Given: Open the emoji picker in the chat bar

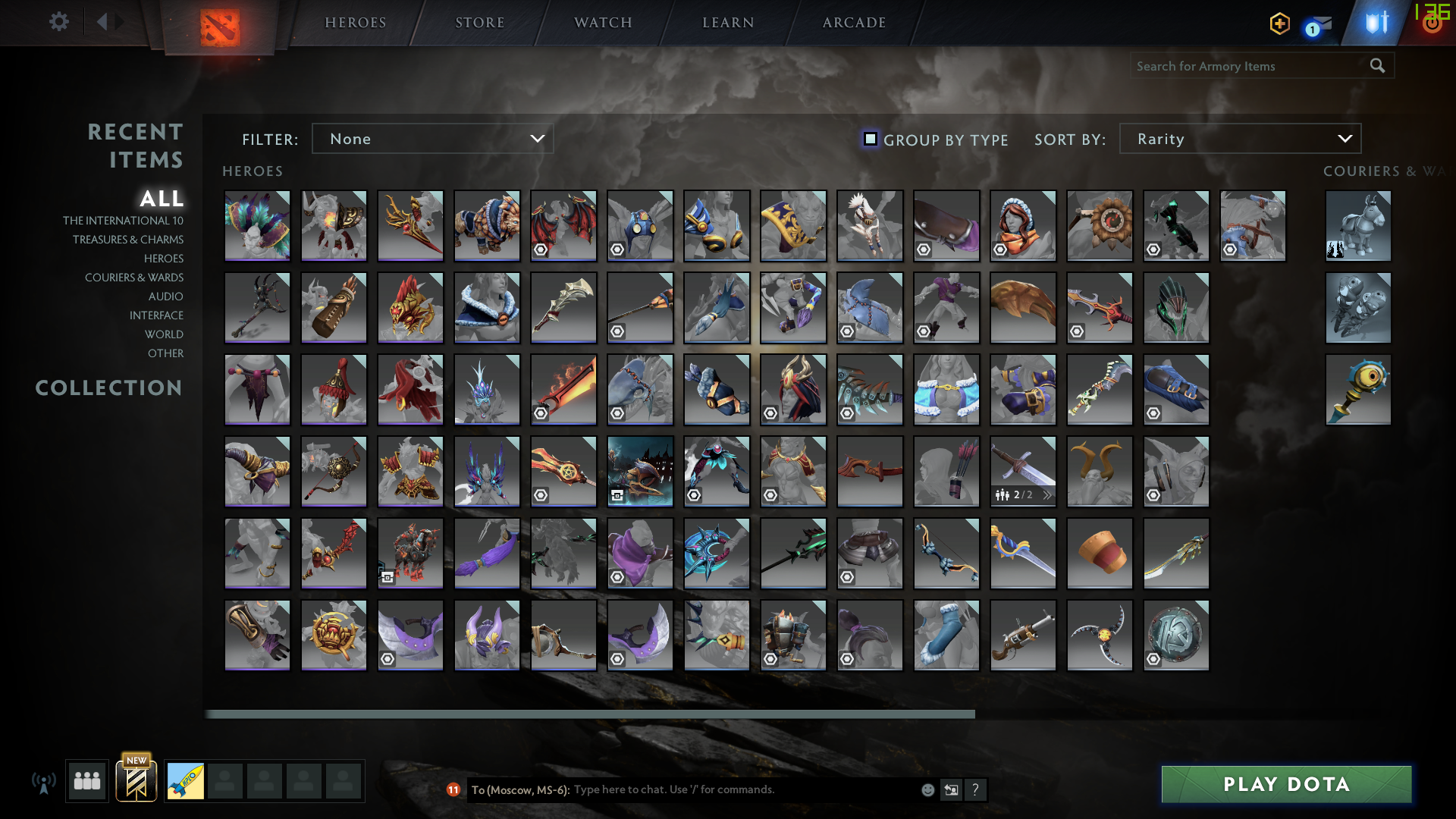Looking at the screenshot, I should (x=927, y=789).
